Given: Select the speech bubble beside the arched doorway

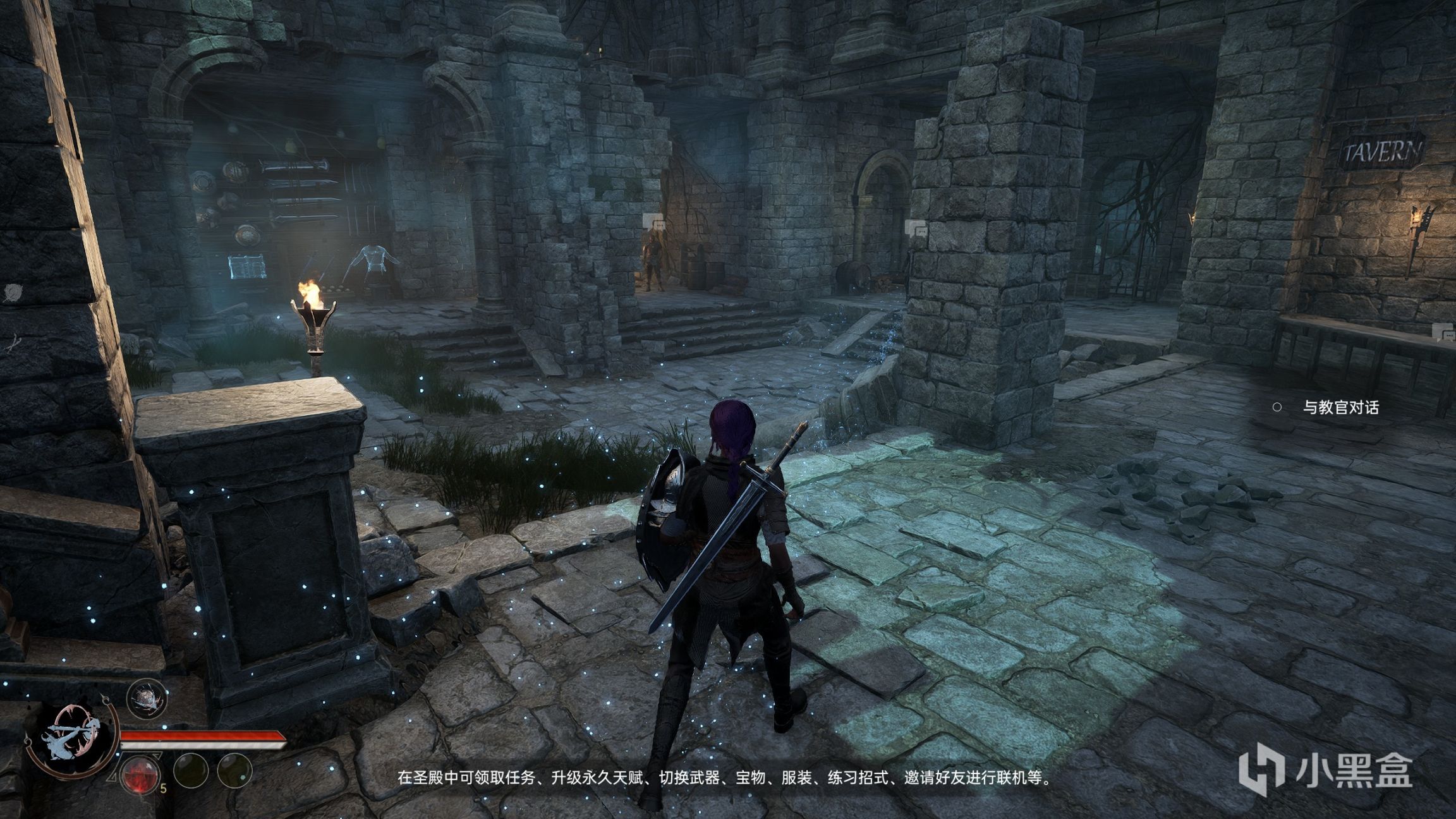Looking at the screenshot, I should coord(916,229).
